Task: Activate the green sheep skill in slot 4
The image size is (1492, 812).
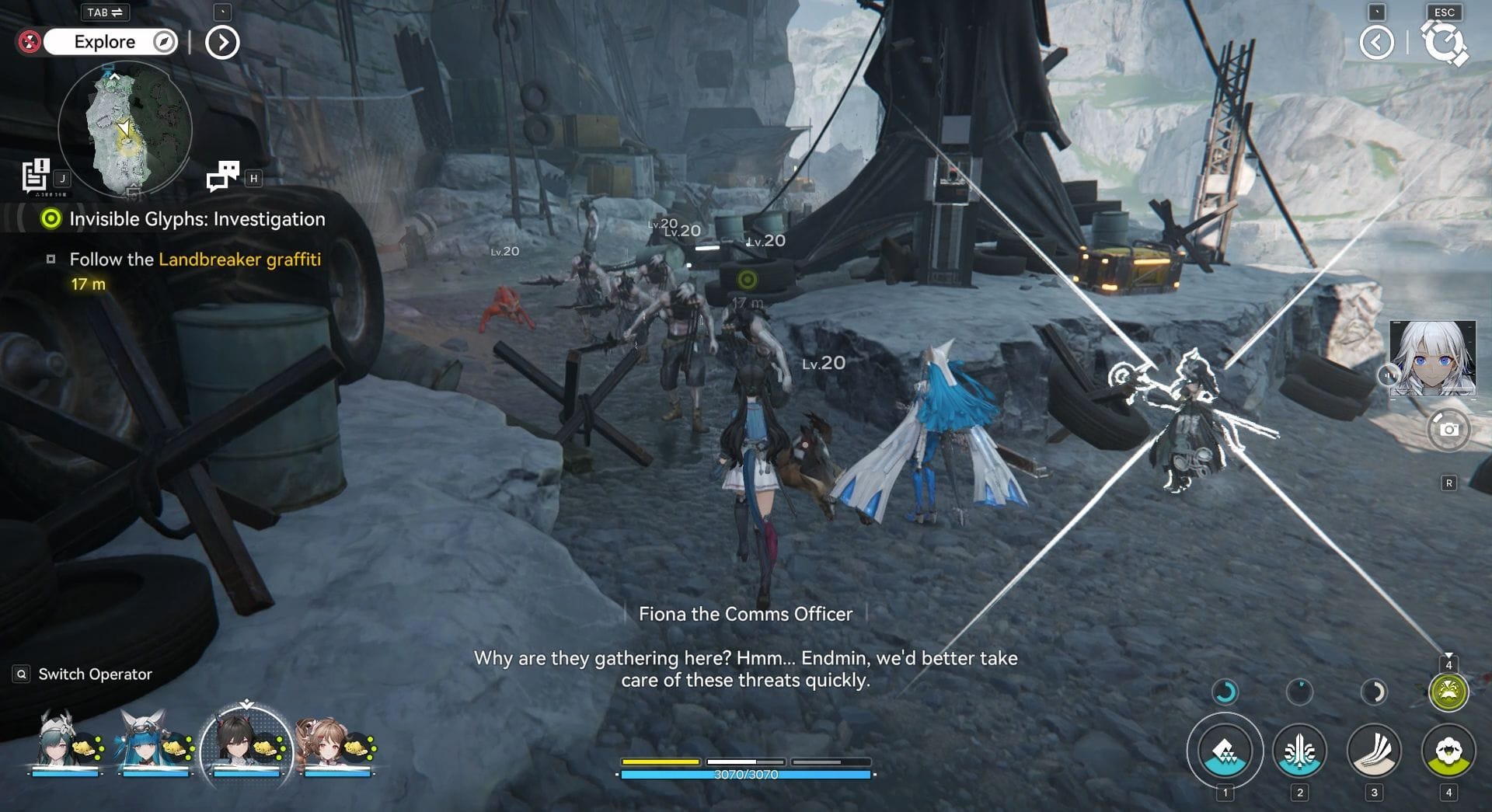Action: [1448, 751]
